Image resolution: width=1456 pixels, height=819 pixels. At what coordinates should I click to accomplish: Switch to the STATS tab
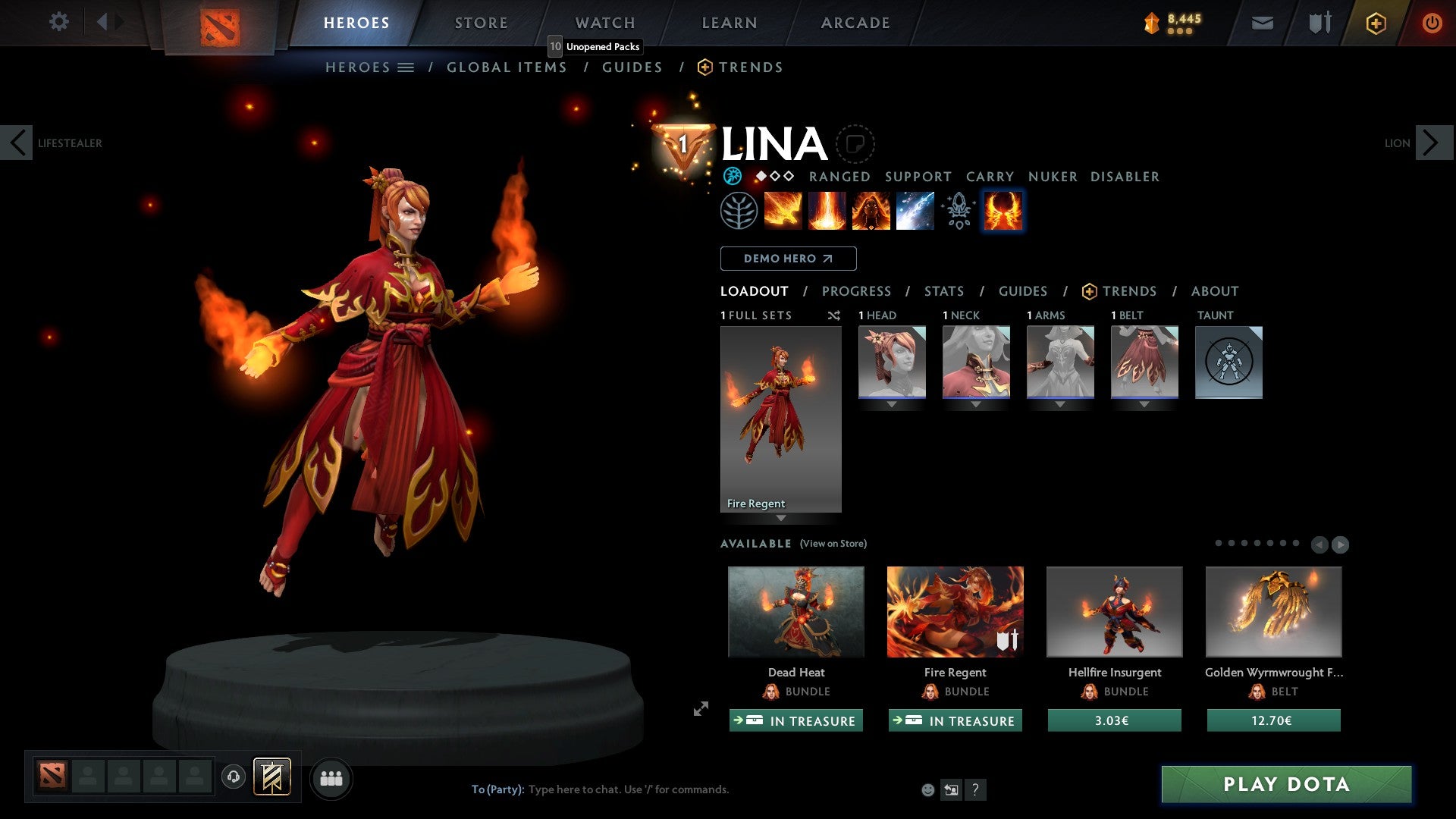point(943,290)
